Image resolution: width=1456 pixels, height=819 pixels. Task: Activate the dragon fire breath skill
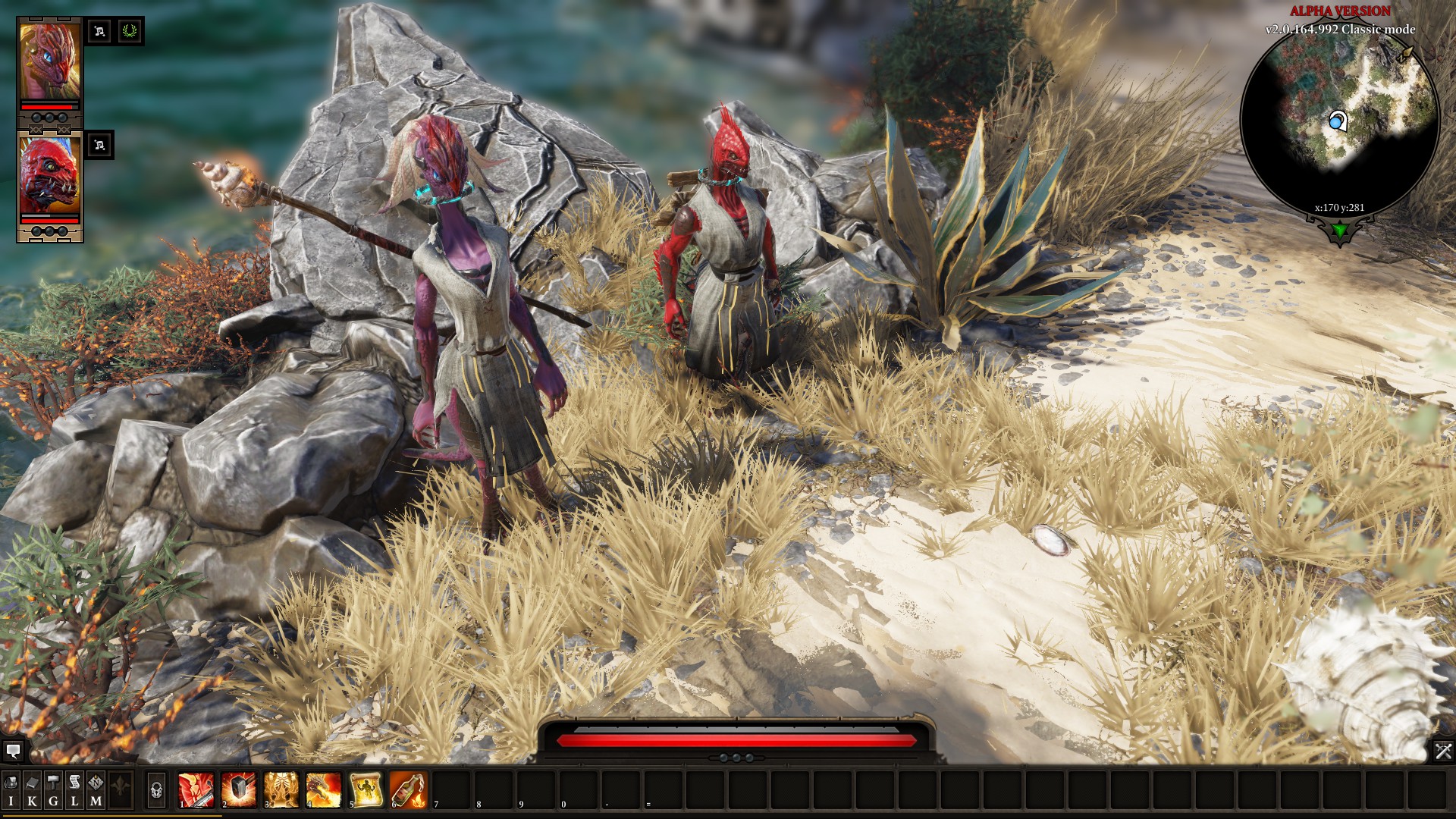pyautogui.click(x=324, y=789)
